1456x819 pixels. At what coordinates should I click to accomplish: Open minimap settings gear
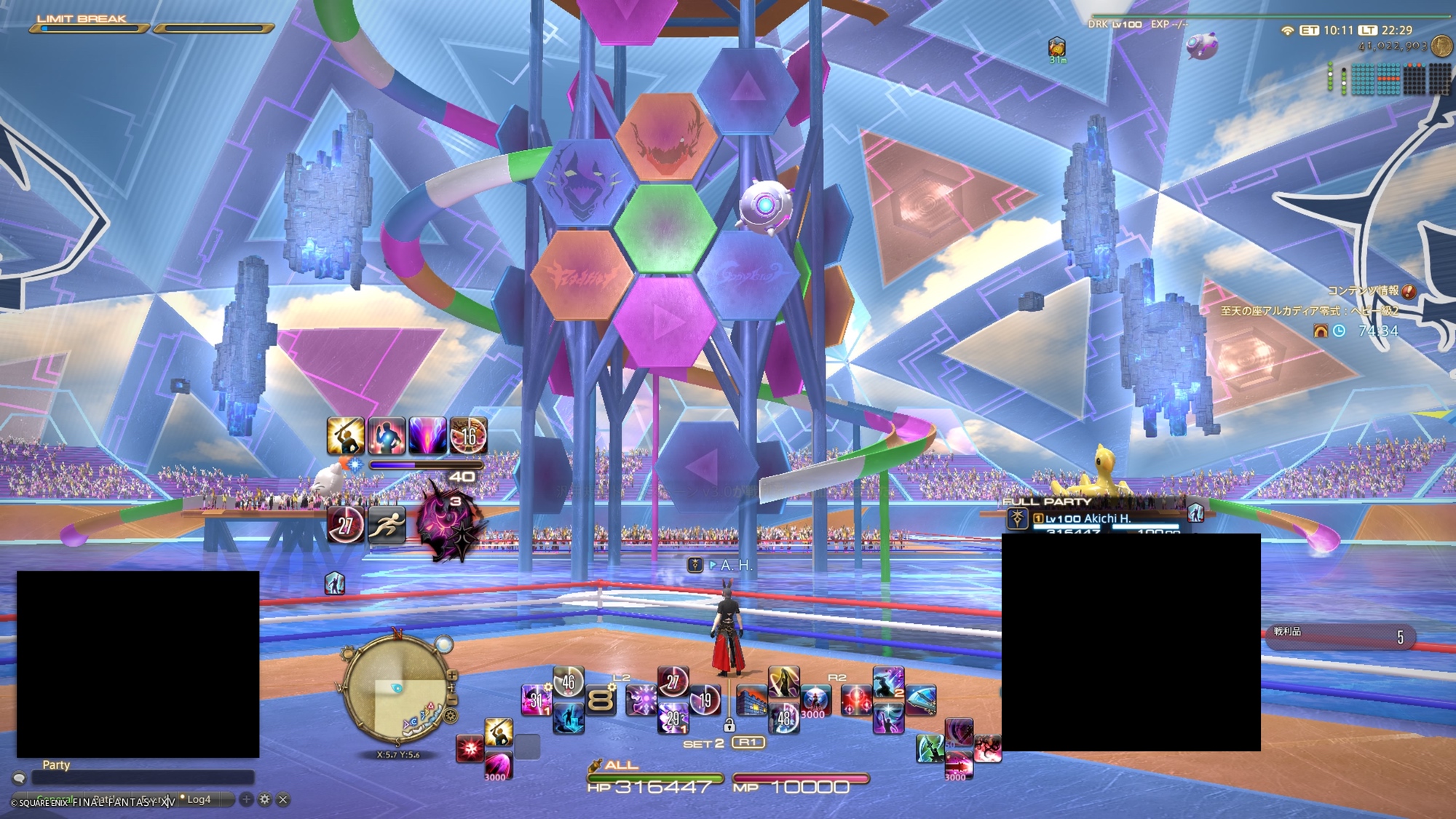click(x=451, y=716)
